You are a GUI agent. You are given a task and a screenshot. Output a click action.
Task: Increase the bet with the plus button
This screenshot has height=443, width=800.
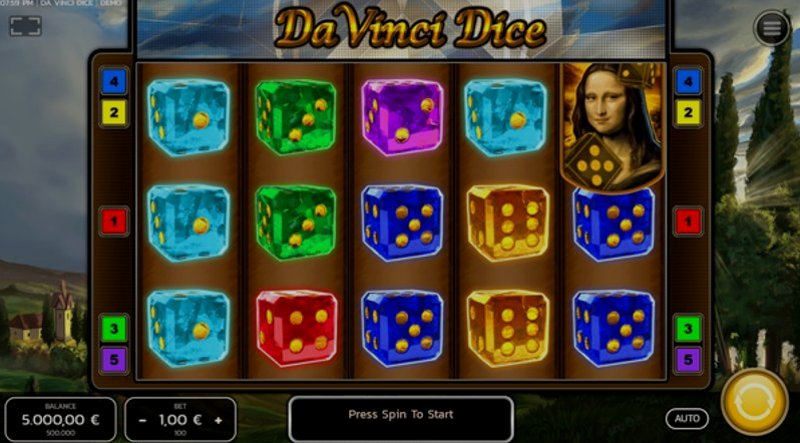[218, 419]
